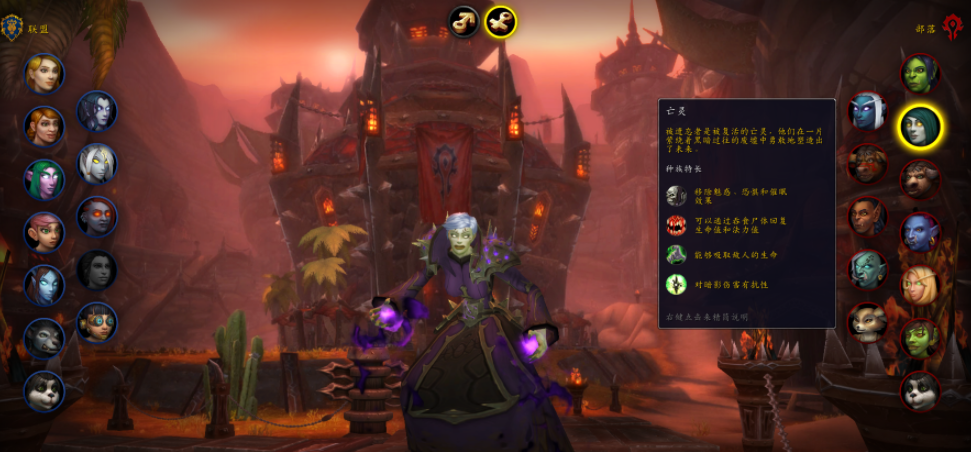Viewport: 971px width, 452px height.
Task: Select the male gender button
Action: 464,21
